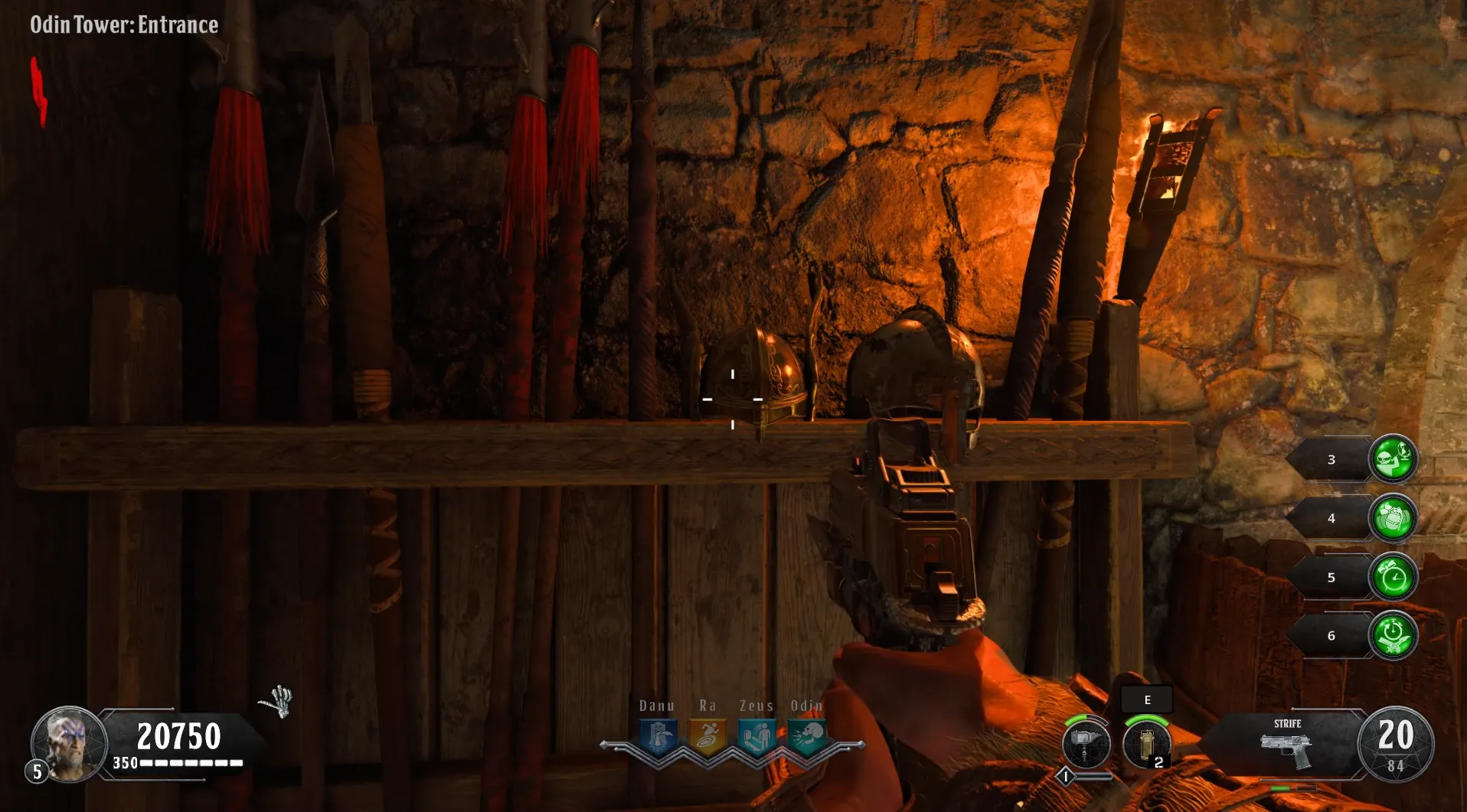Activate the stopwatch elixir in slot 6

pyautogui.click(x=1393, y=635)
